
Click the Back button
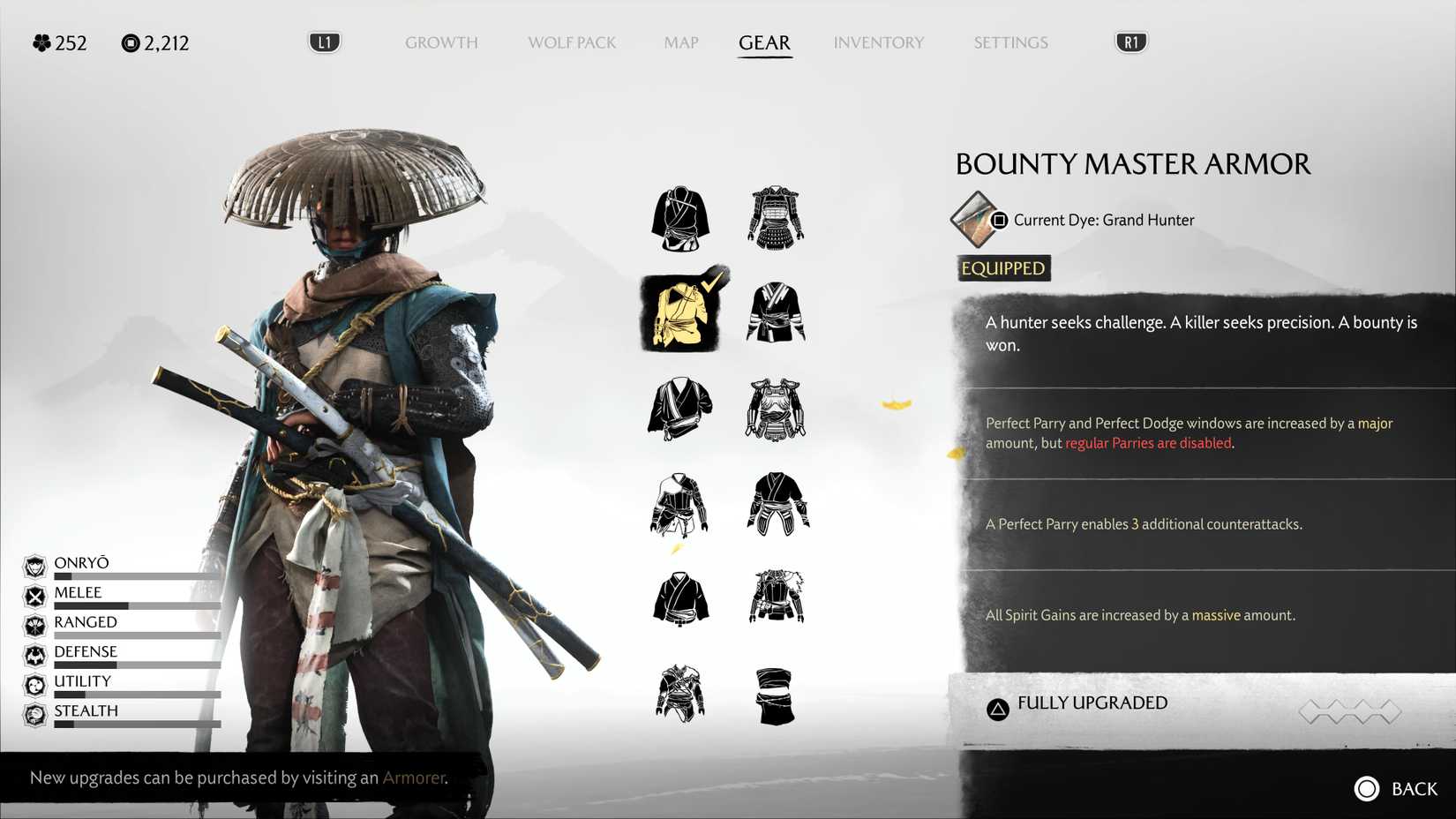tap(1396, 788)
